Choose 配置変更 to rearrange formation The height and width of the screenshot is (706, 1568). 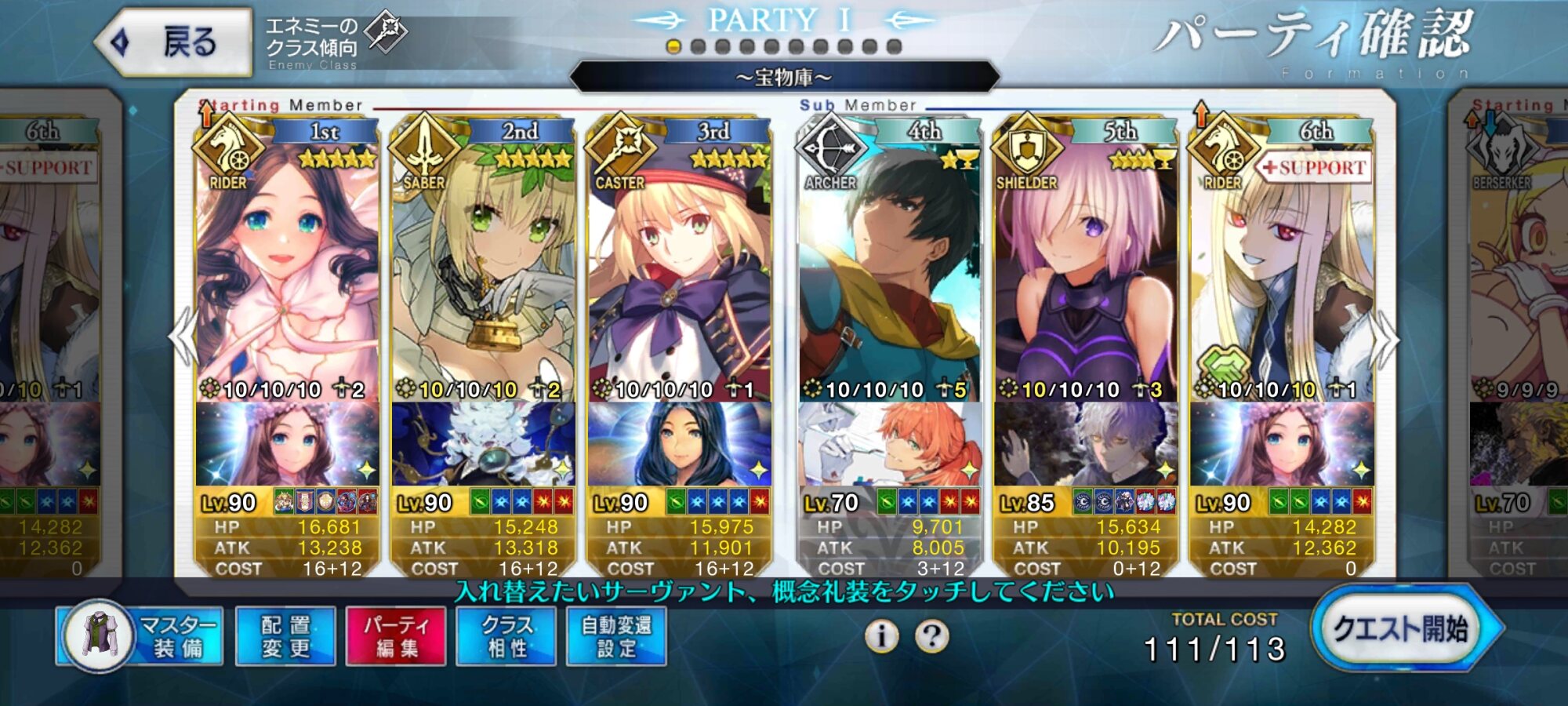[285, 636]
